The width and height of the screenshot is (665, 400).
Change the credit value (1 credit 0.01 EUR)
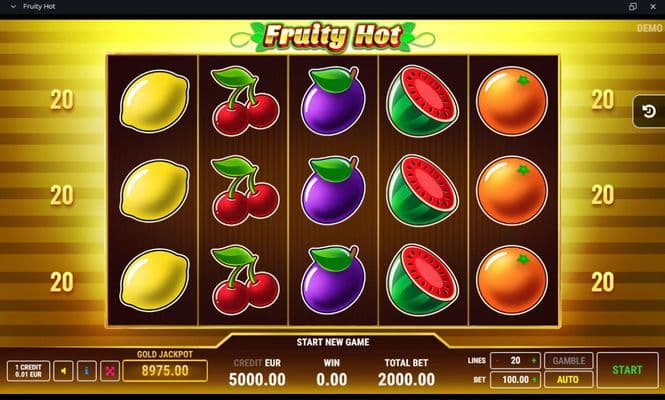[x=26, y=371]
